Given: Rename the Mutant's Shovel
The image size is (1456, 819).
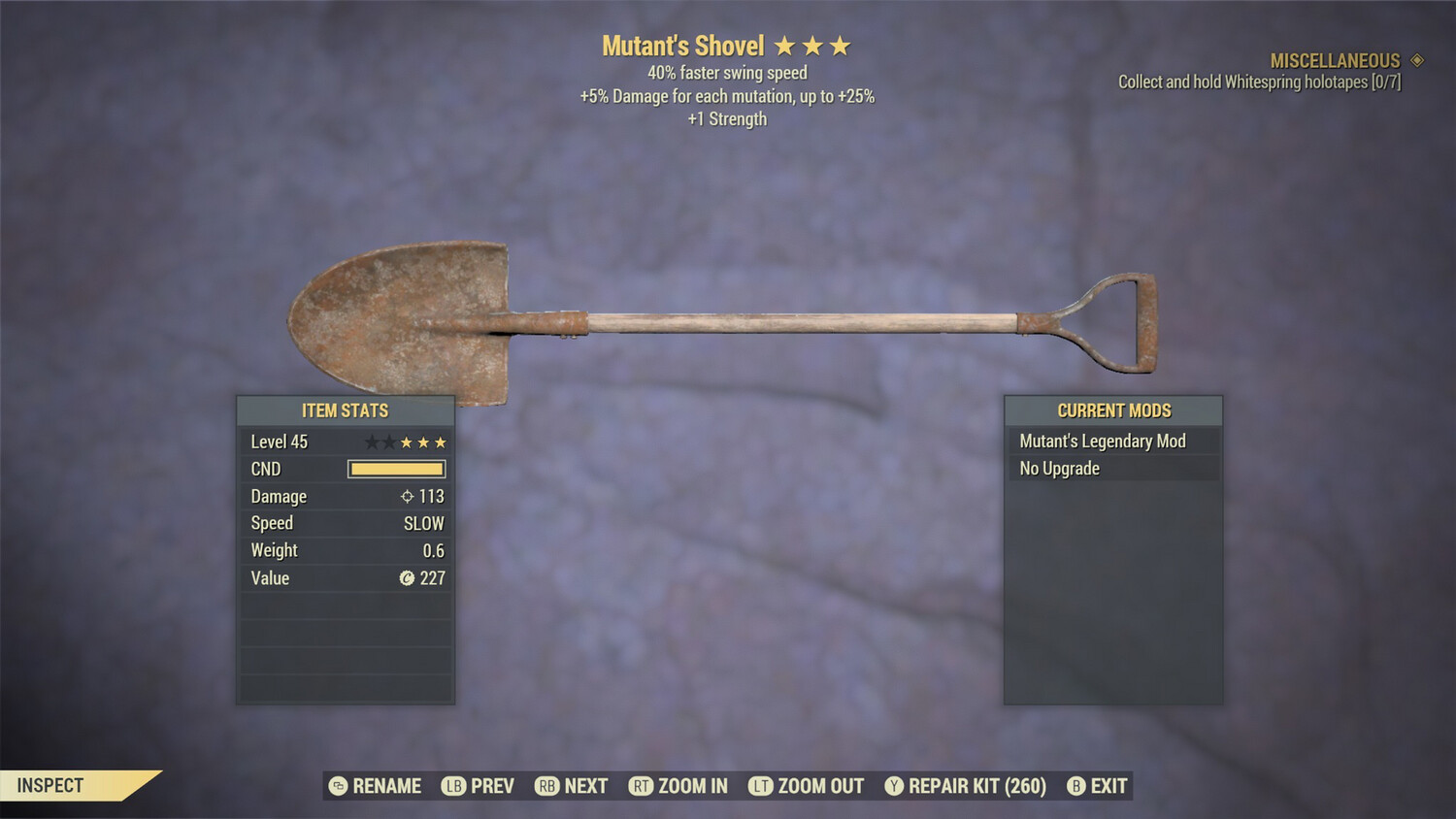Looking at the screenshot, I should tap(376, 786).
